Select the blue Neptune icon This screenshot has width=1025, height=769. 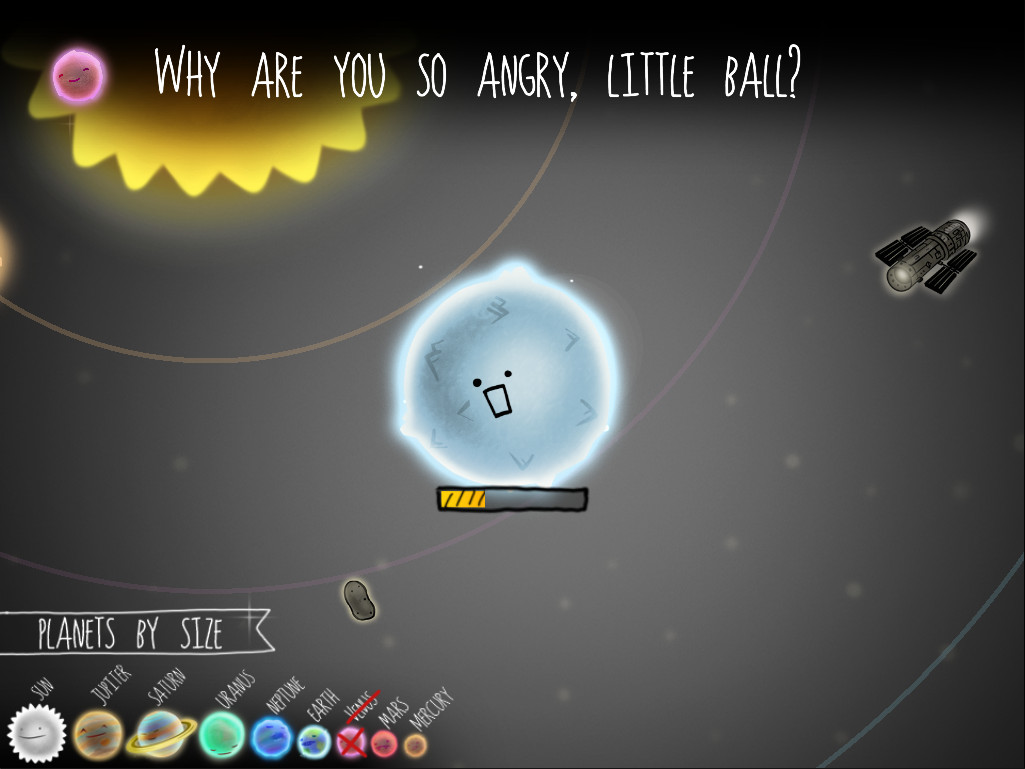pos(271,739)
